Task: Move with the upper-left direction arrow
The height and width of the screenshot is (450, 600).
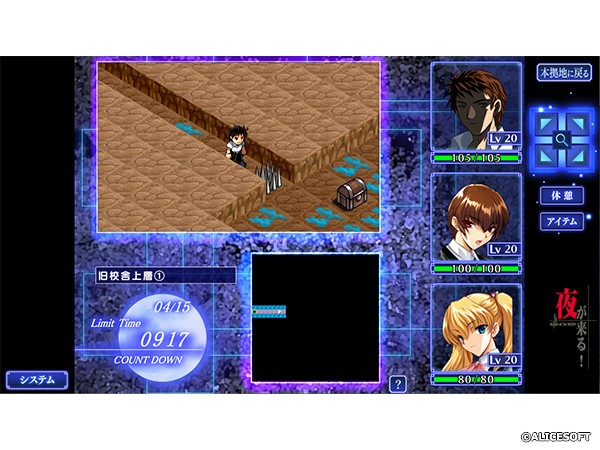Action: [x=546, y=123]
